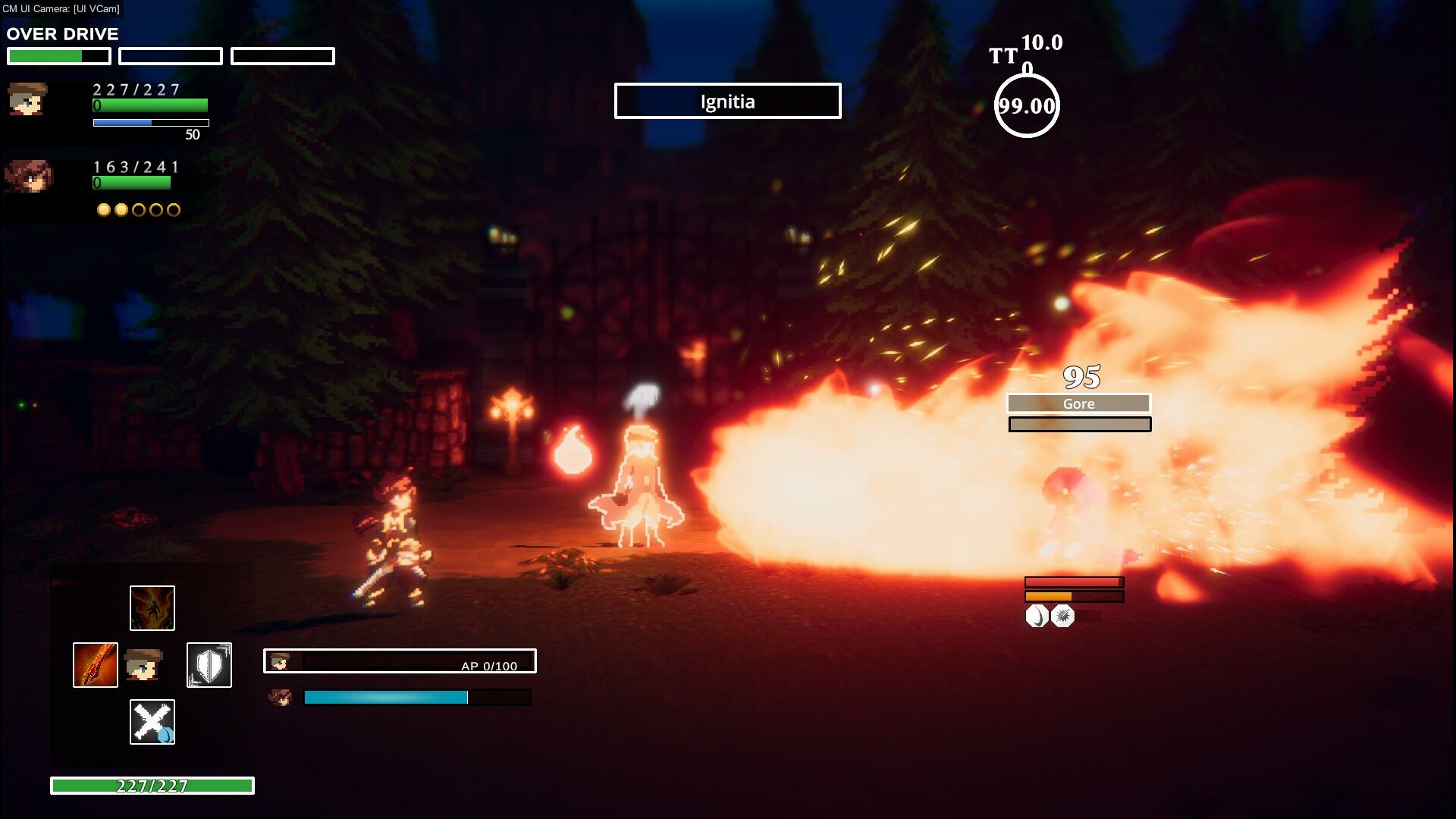Activate the shield defend command
This screenshot has height=819, width=1456.
pos(209,665)
